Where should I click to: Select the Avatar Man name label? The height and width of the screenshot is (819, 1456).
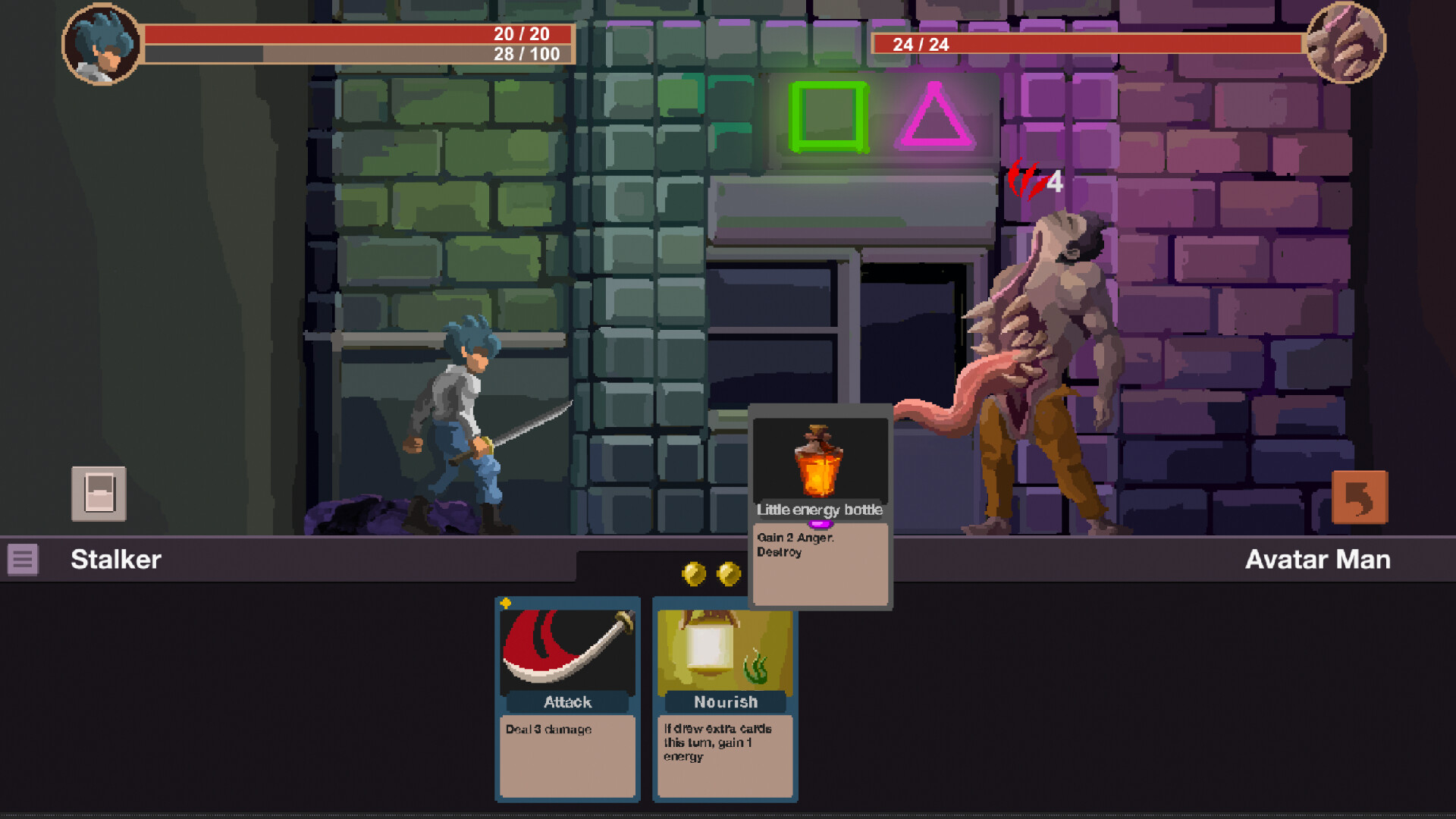point(1317,560)
